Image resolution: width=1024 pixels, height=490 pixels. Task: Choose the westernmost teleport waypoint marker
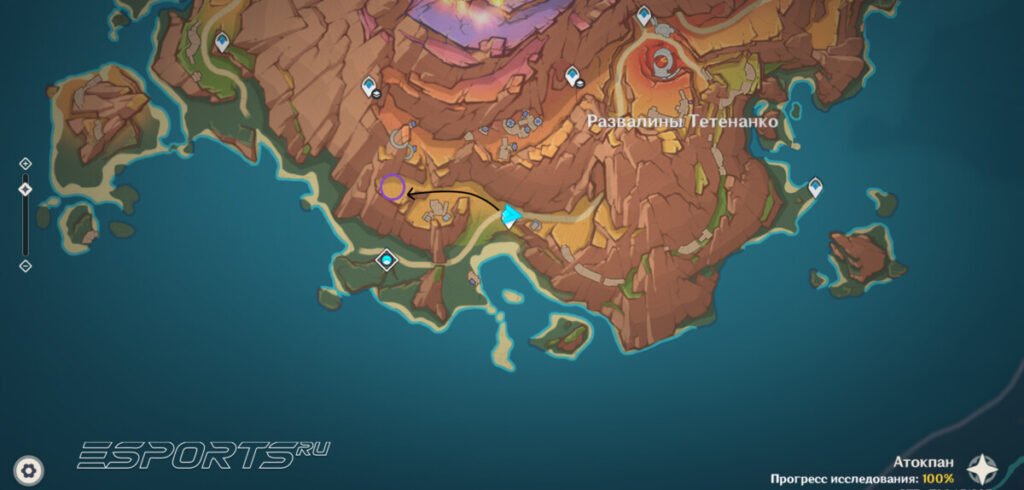click(222, 42)
